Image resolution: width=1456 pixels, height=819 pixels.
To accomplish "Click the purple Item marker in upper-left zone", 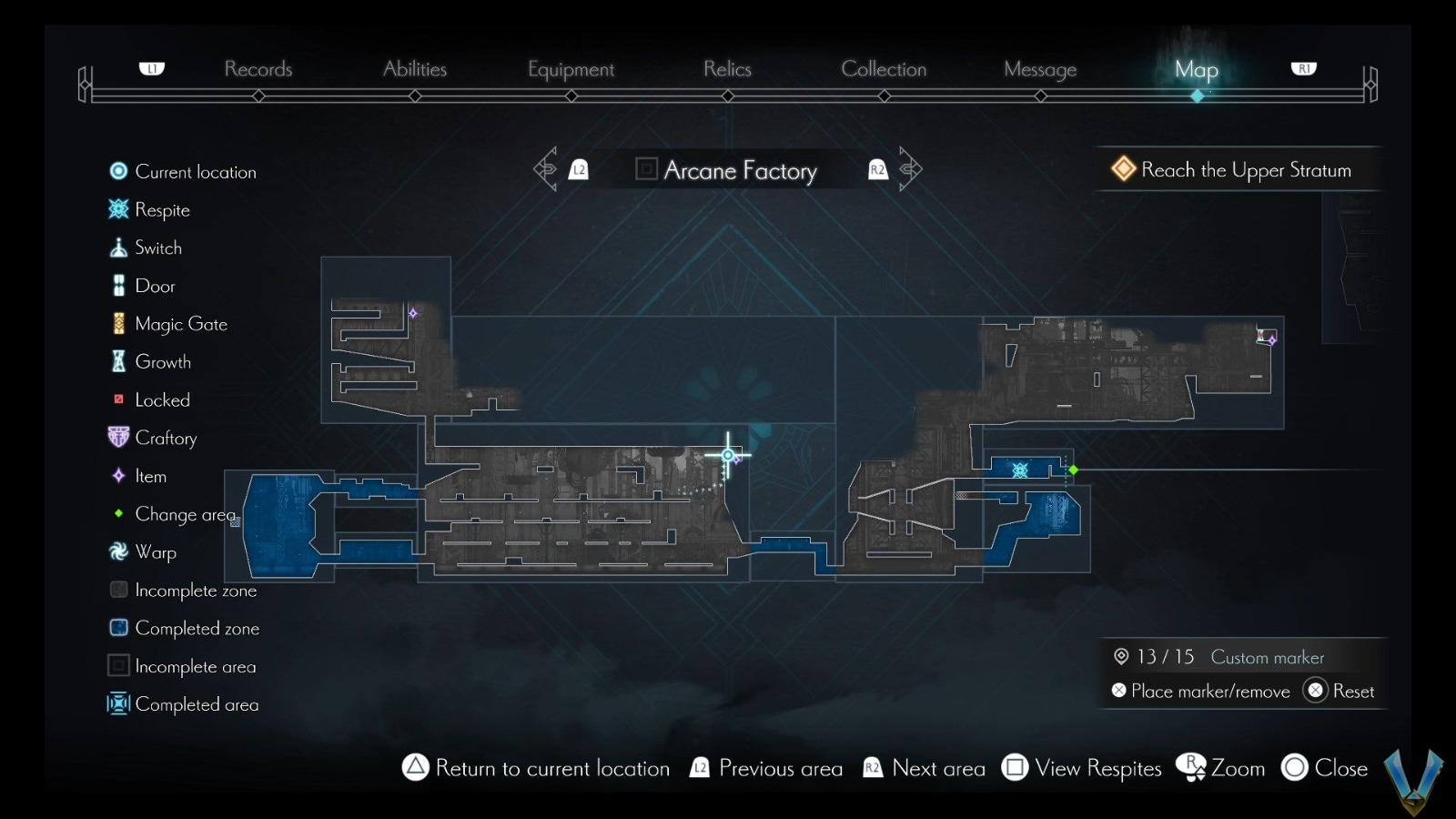I will point(414,311).
